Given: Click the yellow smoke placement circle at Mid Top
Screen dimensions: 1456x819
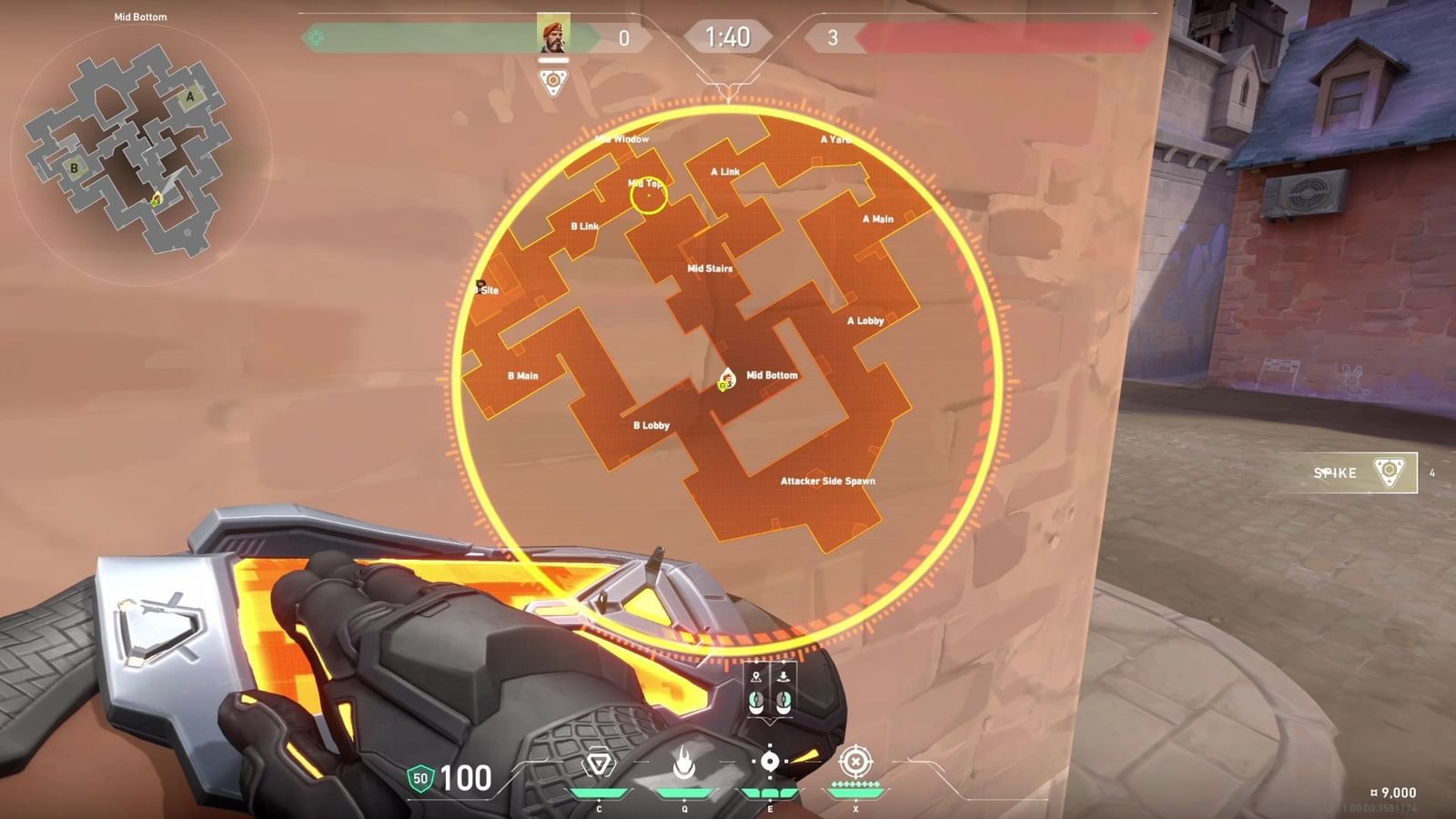Looking at the screenshot, I should point(649,194).
